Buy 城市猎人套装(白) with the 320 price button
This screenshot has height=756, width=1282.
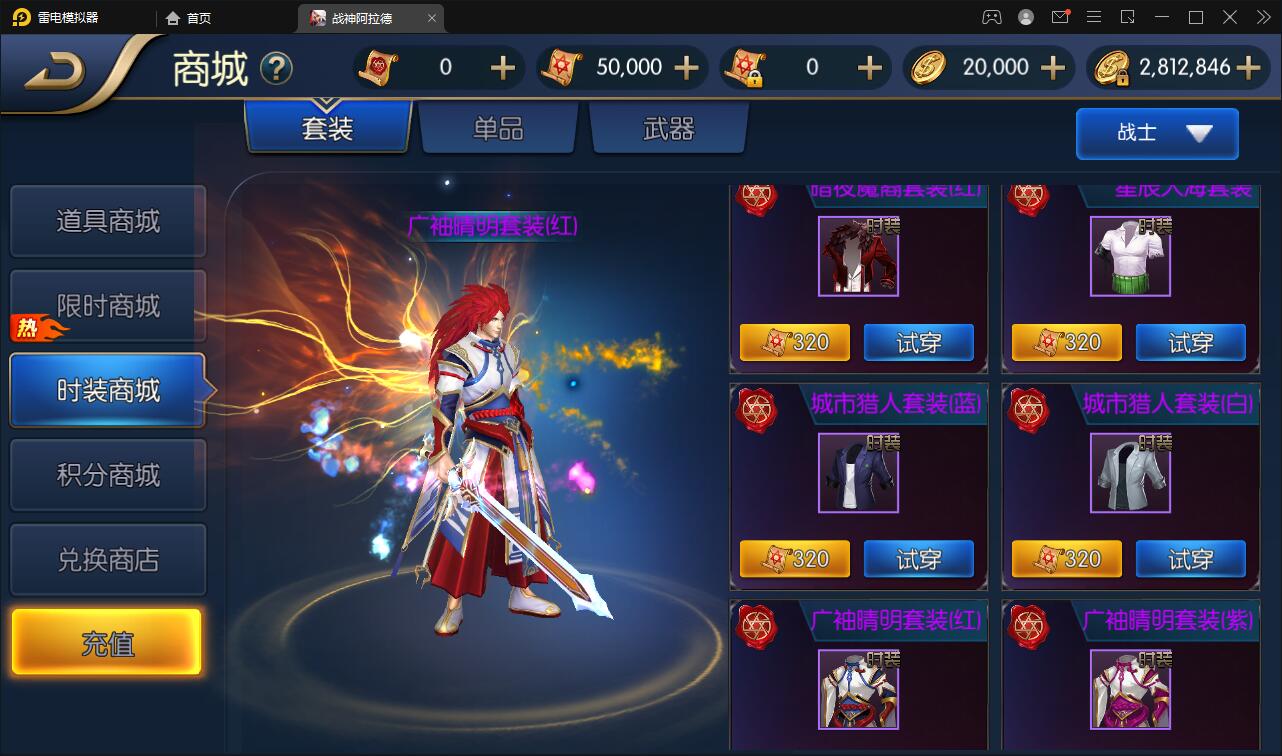[x=1067, y=559]
